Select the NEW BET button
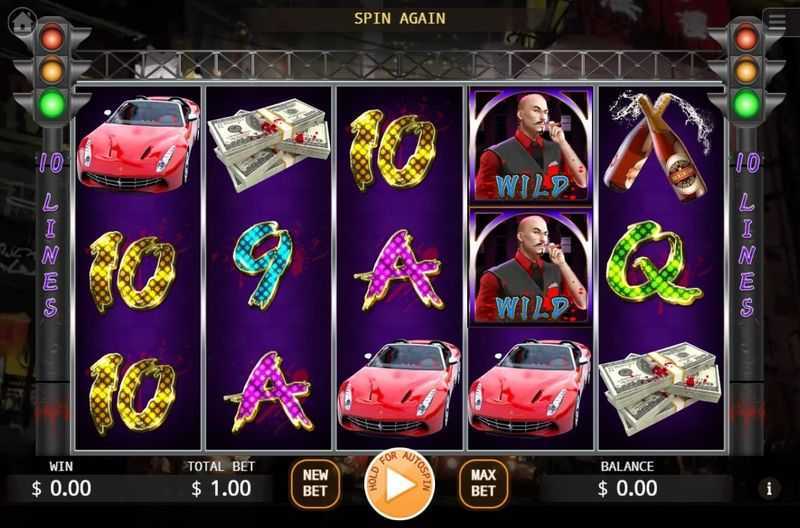The width and height of the screenshot is (800, 528). click(316, 483)
